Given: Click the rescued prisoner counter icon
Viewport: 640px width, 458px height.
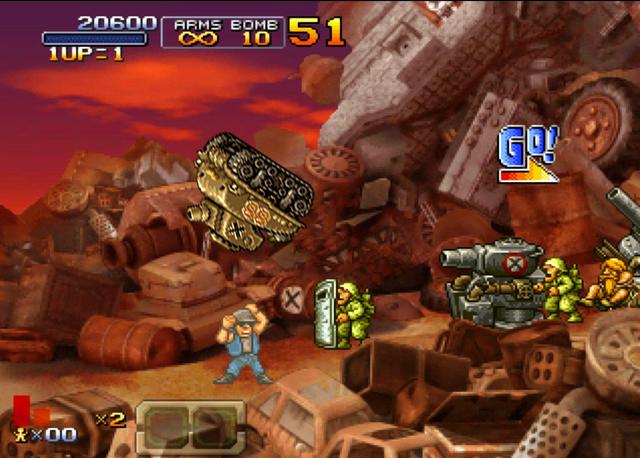Looking at the screenshot, I should [x=20, y=434].
